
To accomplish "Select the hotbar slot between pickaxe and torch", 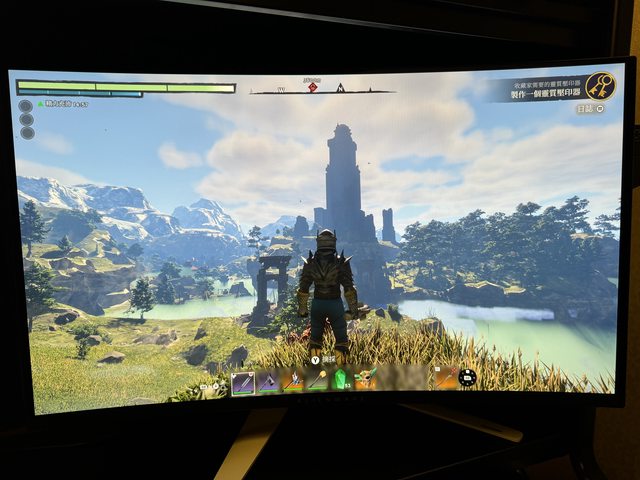I will [x=293, y=380].
